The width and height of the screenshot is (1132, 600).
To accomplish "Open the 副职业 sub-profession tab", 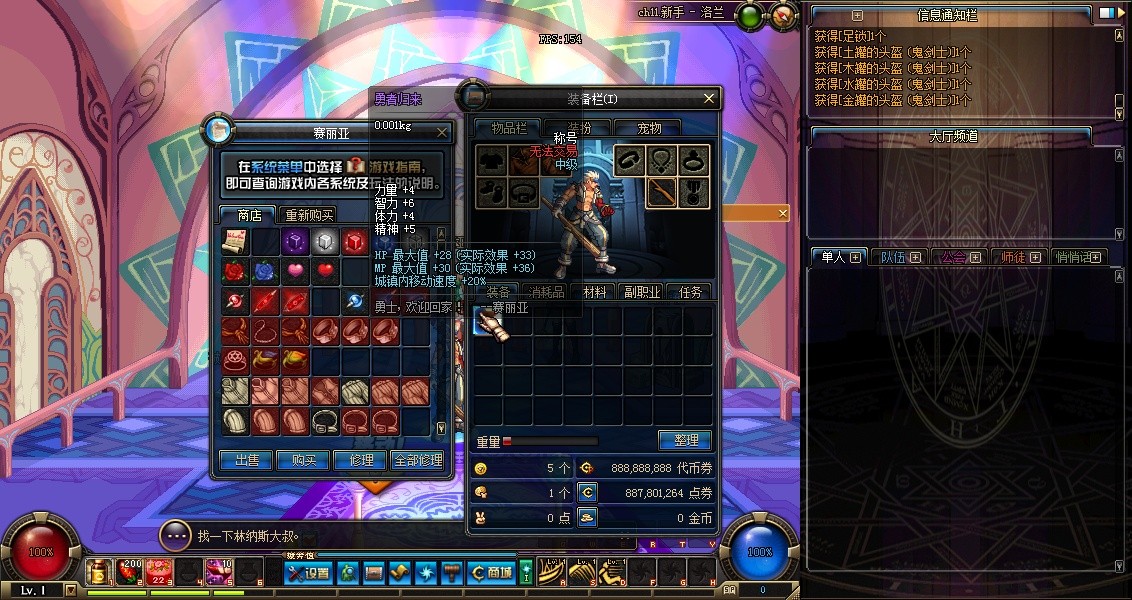I will 642,292.
